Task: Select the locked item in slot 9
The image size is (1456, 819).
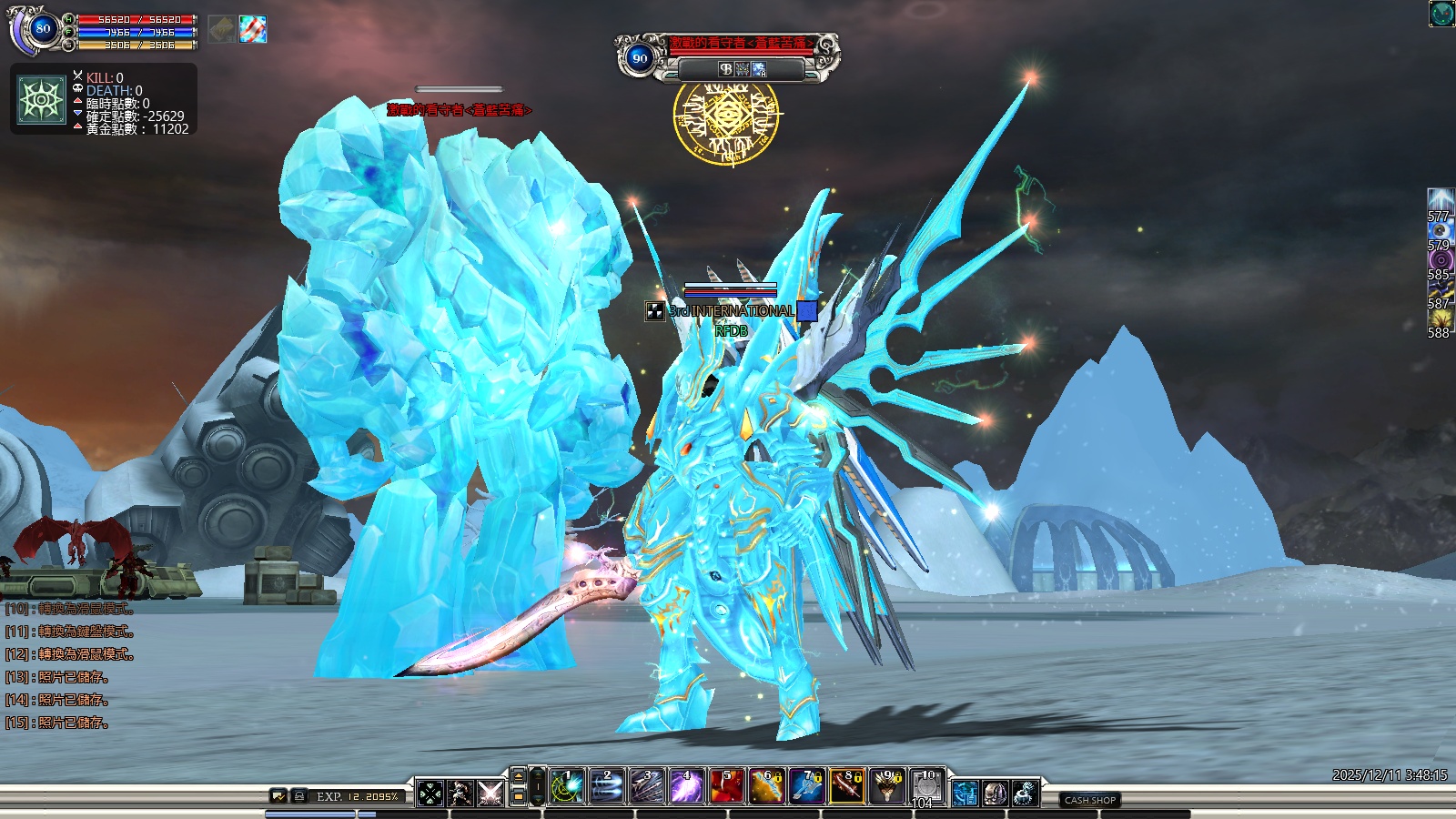Action: tap(887, 787)
